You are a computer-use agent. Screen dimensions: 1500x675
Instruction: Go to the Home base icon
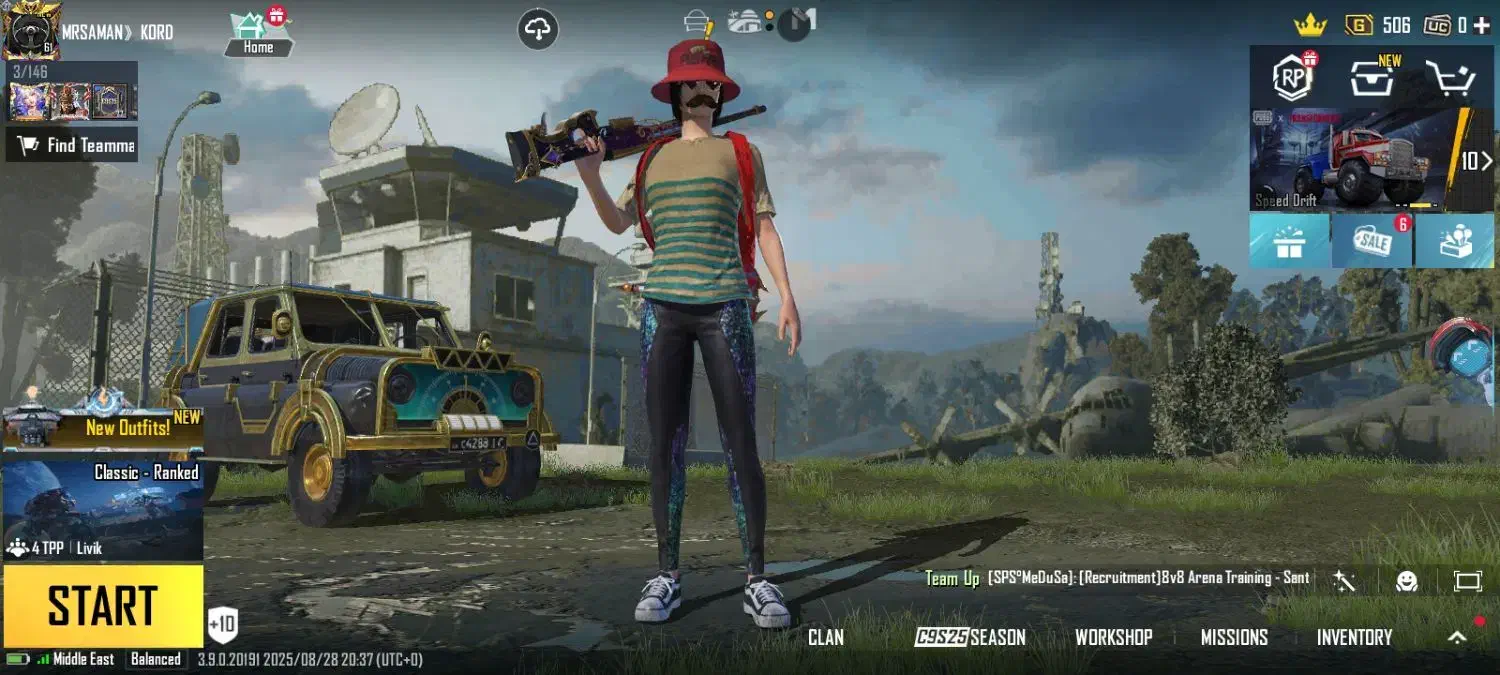point(258,33)
